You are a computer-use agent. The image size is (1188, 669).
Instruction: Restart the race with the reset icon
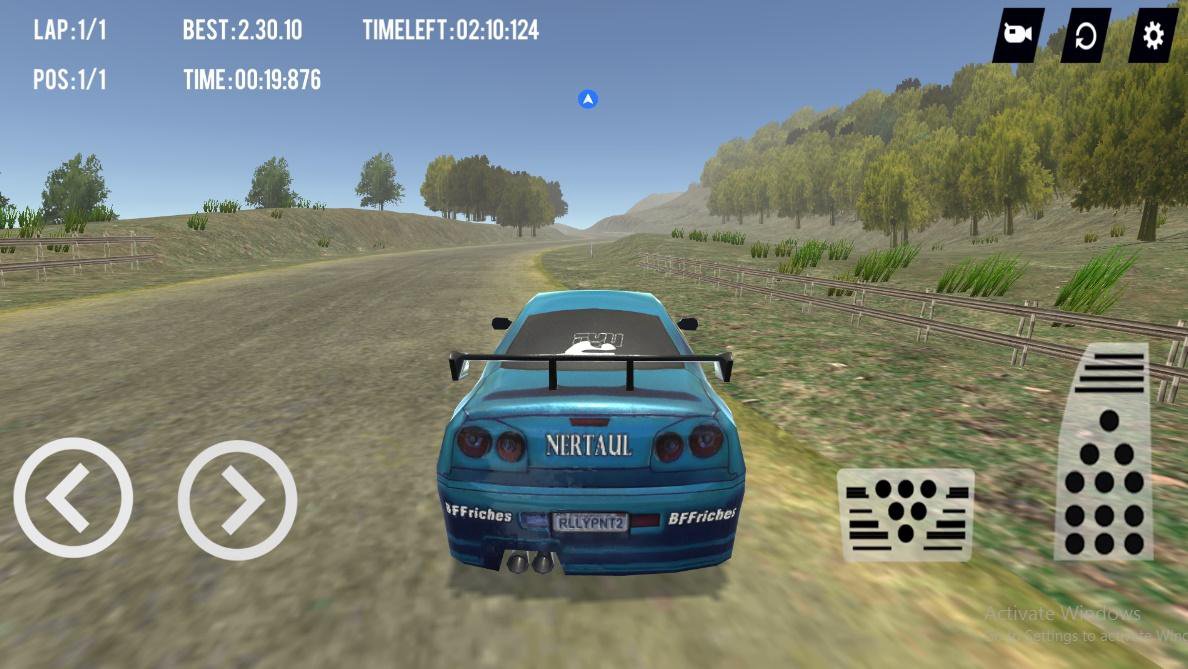pyautogui.click(x=1085, y=36)
